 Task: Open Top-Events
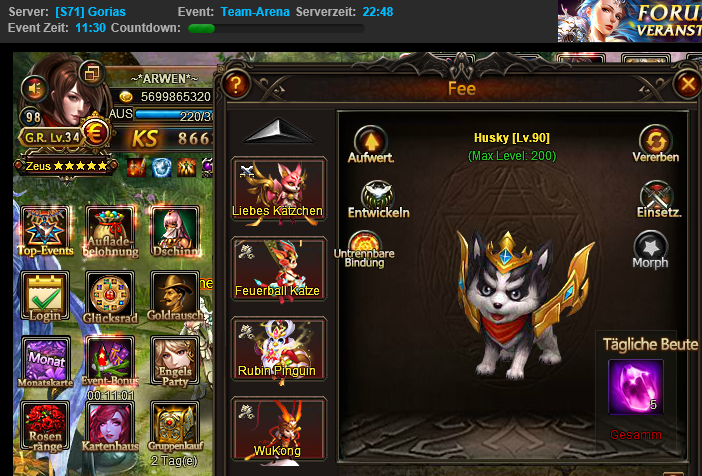point(46,232)
